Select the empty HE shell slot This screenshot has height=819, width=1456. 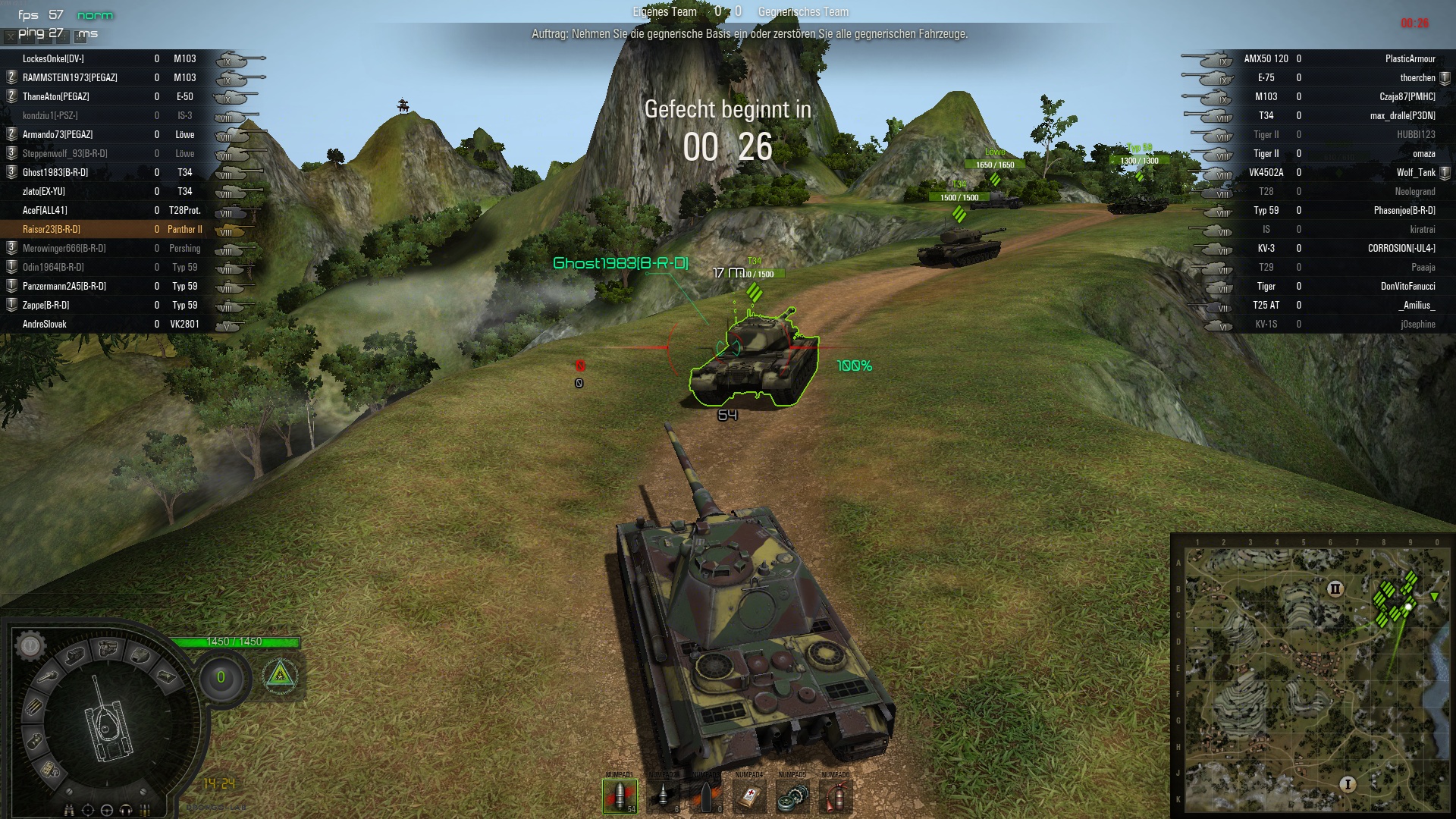(x=705, y=796)
